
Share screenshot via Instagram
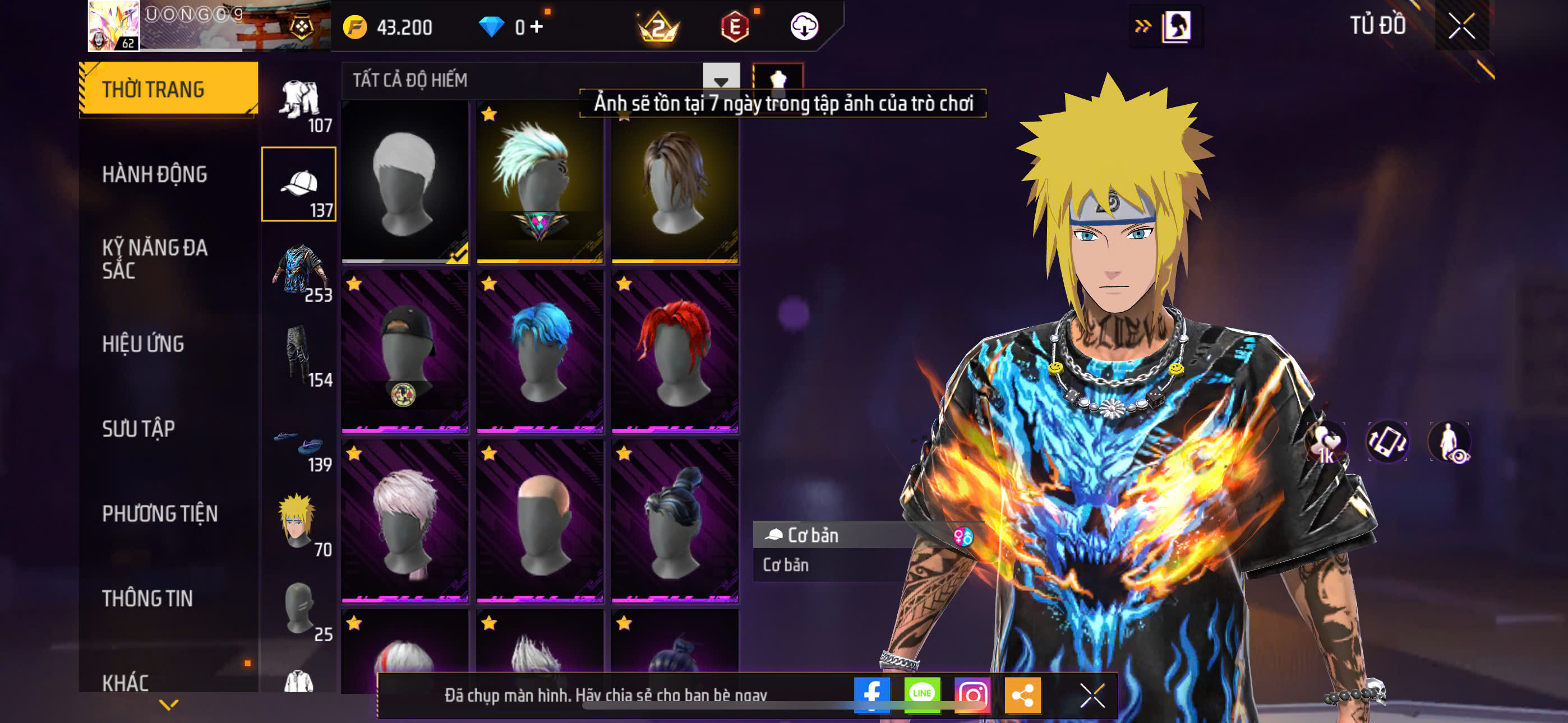[x=972, y=694]
